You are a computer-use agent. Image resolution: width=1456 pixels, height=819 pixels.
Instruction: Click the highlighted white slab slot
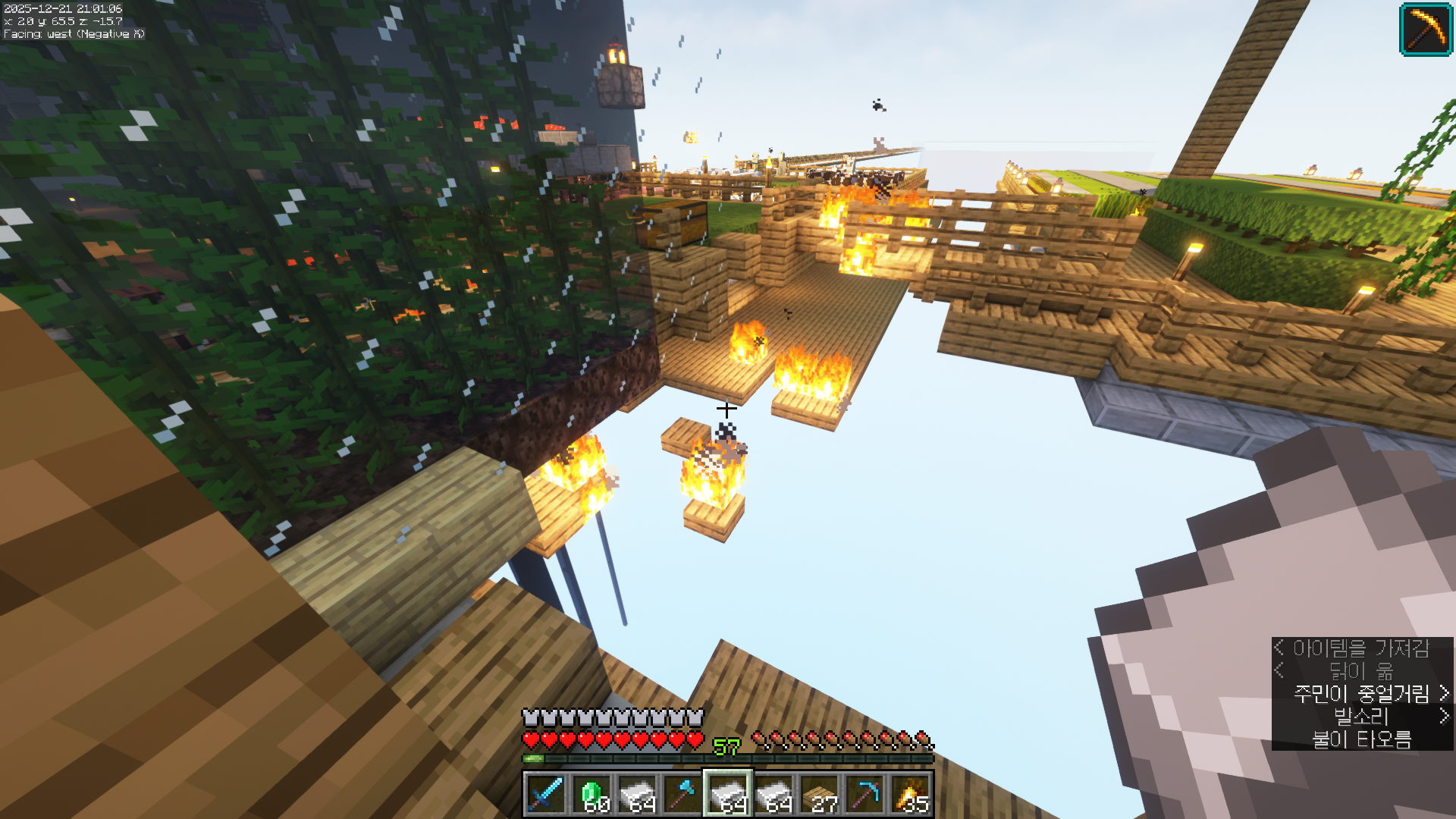pyautogui.click(x=728, y=794)
